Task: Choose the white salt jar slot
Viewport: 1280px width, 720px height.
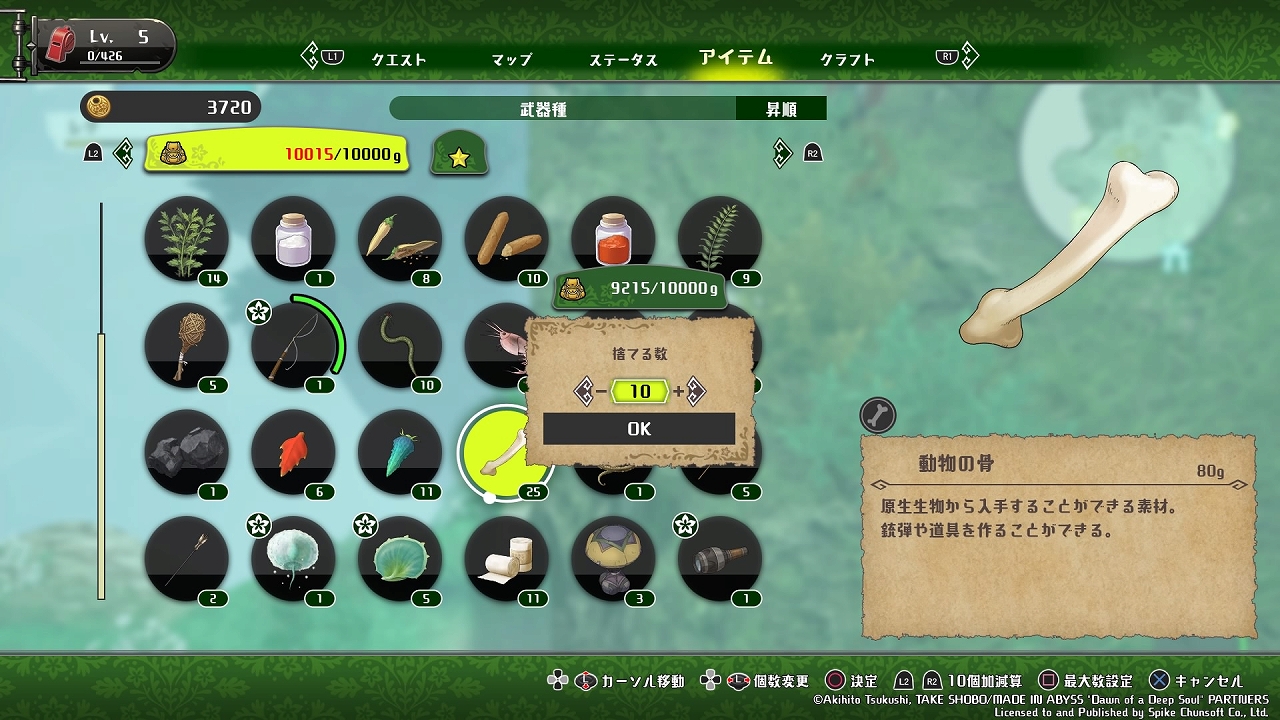Action: (293, 240)
